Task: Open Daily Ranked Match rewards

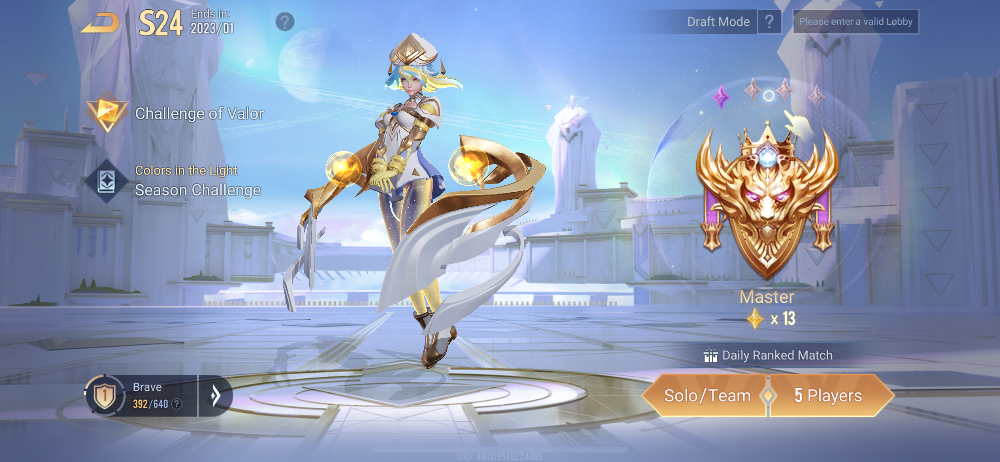Action: pos(767,355)
